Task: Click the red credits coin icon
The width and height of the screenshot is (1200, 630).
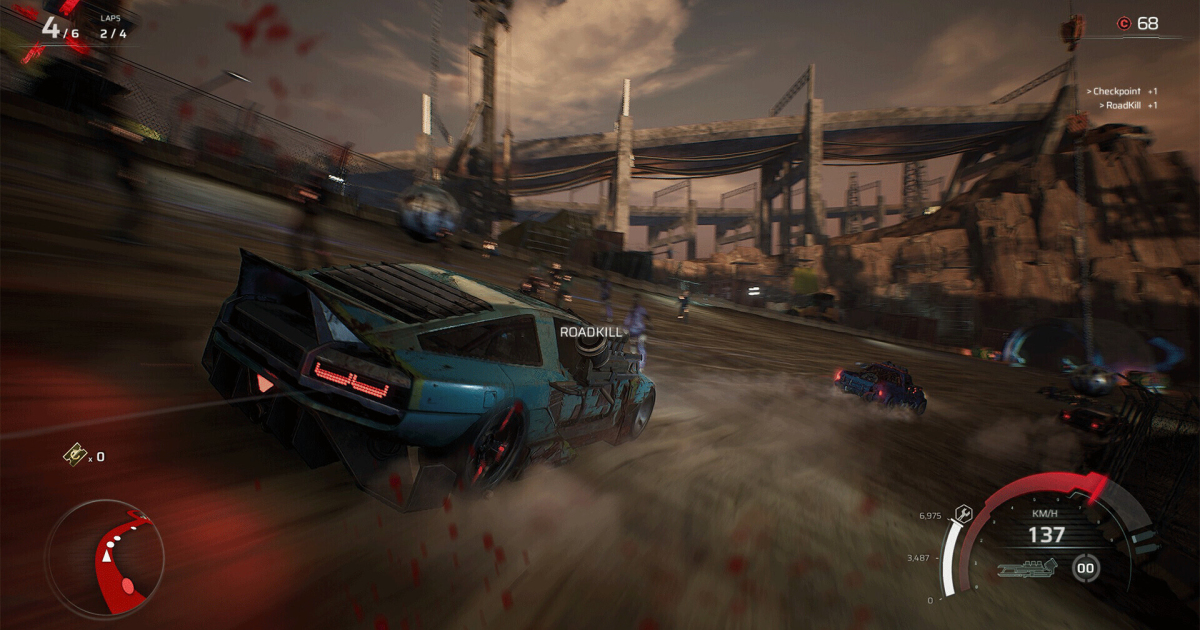Action: pyautogui.click(x=1123, y=23)
